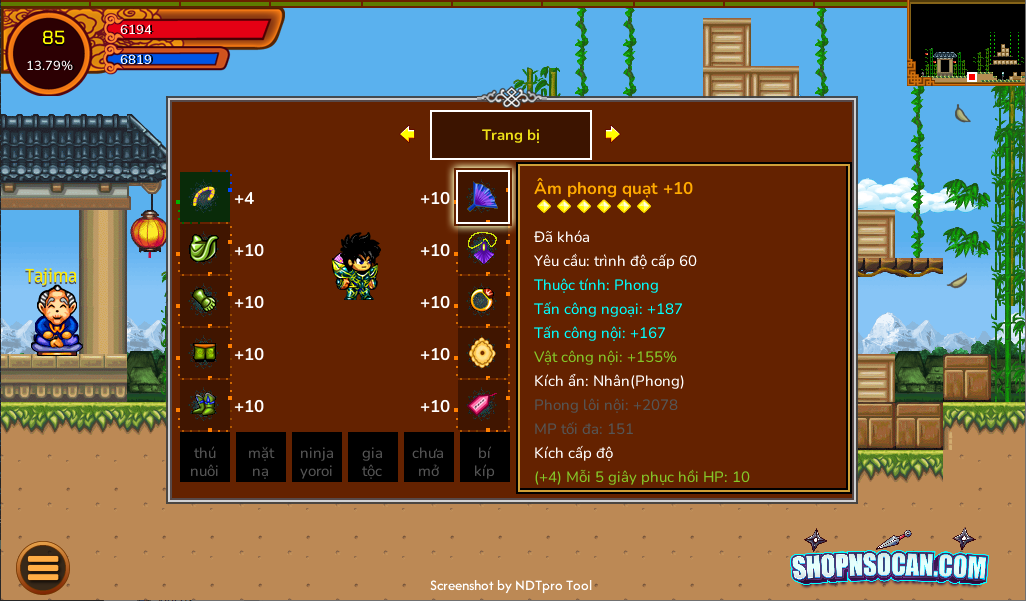Select the green shoes slot

[x=205, y=405]
